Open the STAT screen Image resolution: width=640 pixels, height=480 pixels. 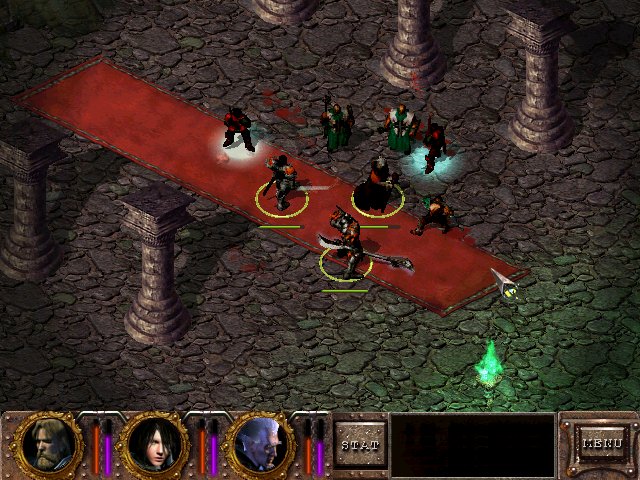tap(359, 444)
